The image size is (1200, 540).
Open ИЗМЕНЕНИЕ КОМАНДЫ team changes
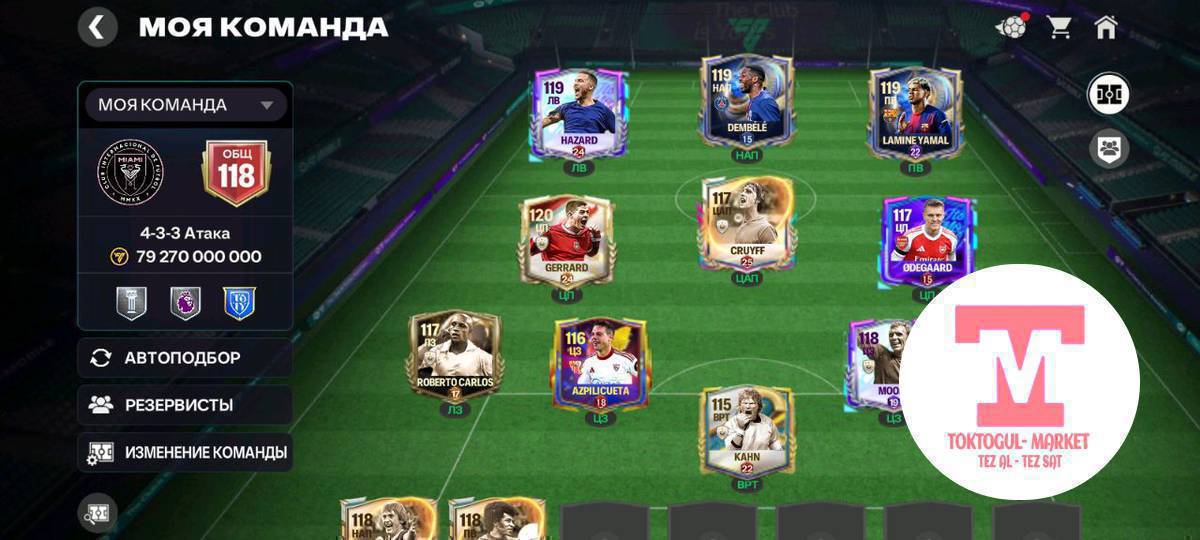pyautogui.click(x=185, y=452)
